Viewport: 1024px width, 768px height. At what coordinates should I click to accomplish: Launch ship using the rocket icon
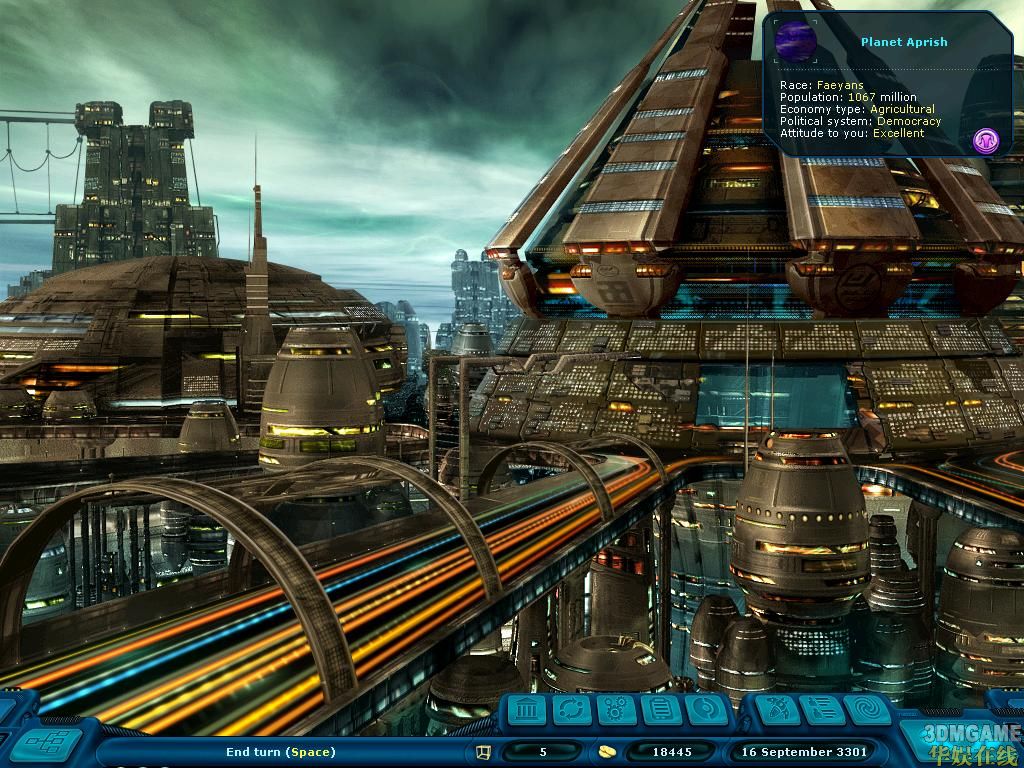(777, 711)
